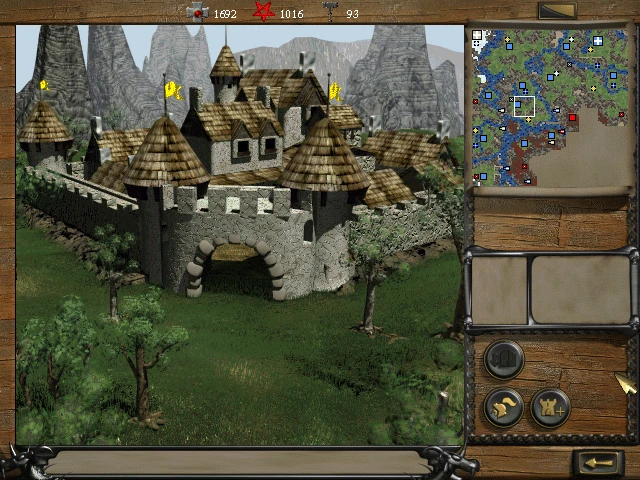The image size is (640, 480).
Task: Click the castle tower plus button
Action: coord(550,407)
